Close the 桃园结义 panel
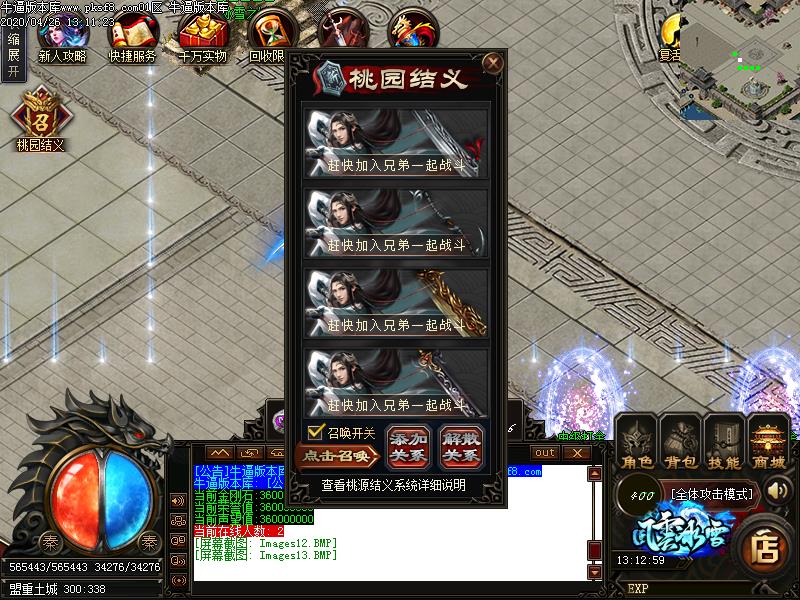 click(x=491, y=63)
